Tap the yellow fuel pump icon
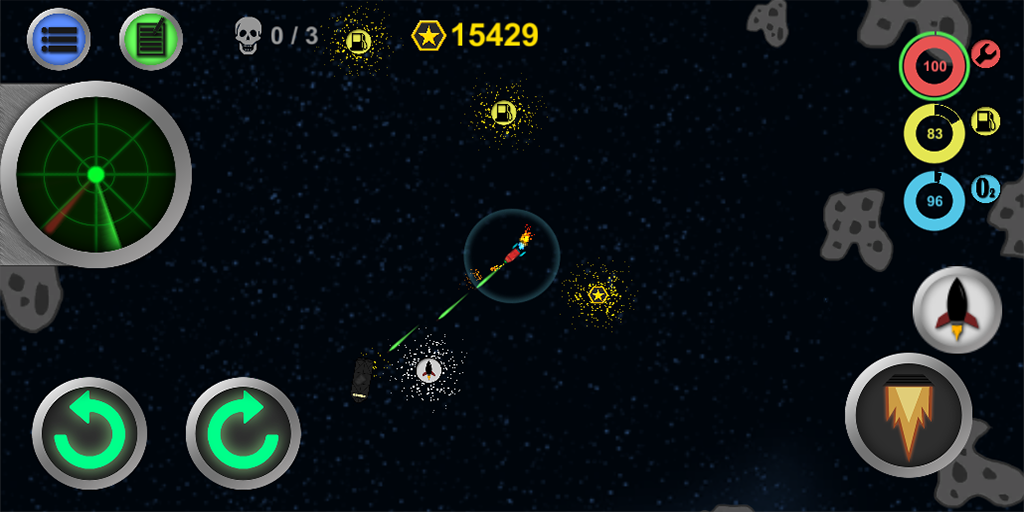Viewport: 1024px width, 512px height. 986,121
